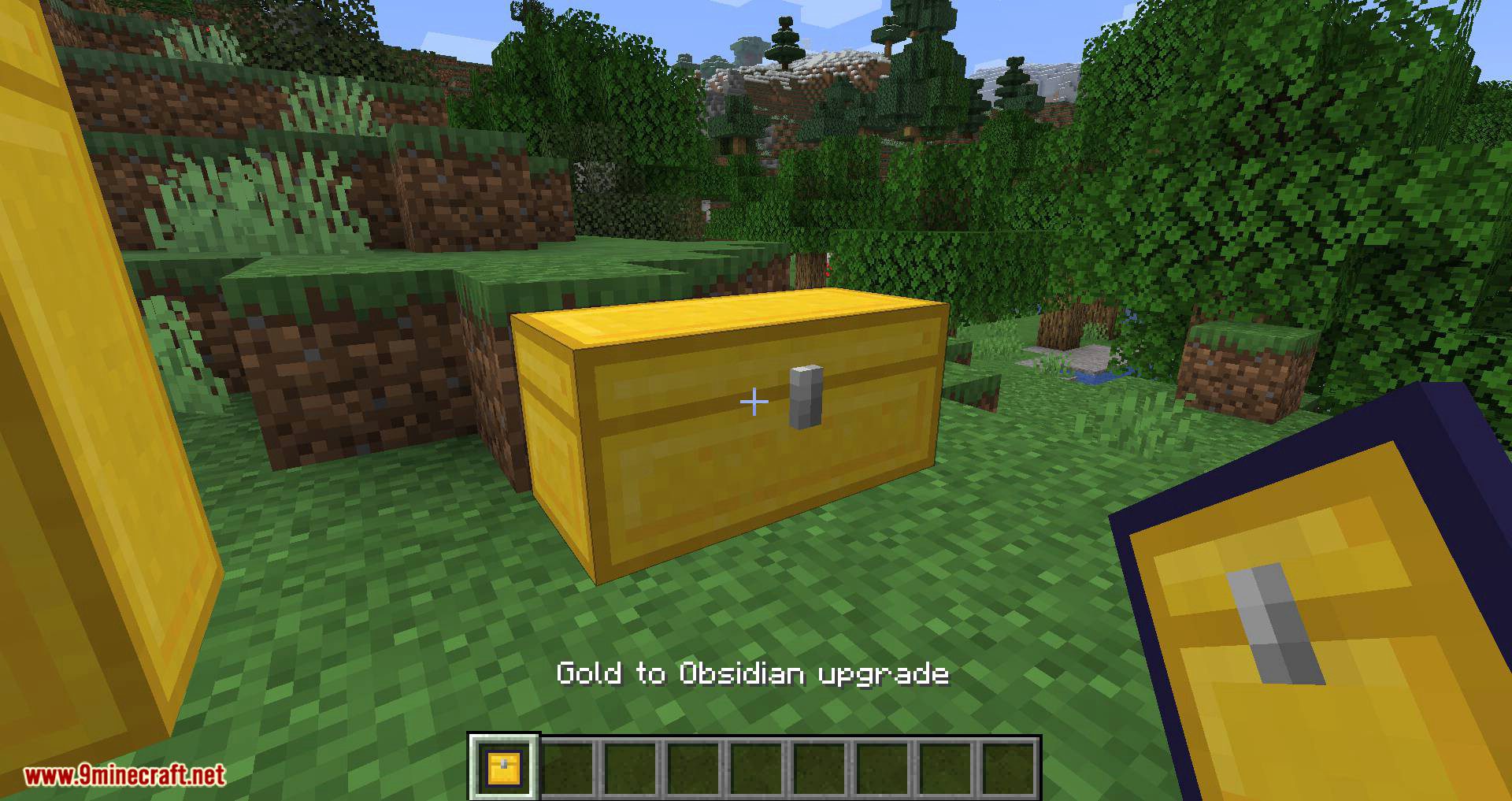Image resolution: width=1512 pixels, height=801 pixels.
Task: Click the crosshair in the screen center
Action: [754, 401]
